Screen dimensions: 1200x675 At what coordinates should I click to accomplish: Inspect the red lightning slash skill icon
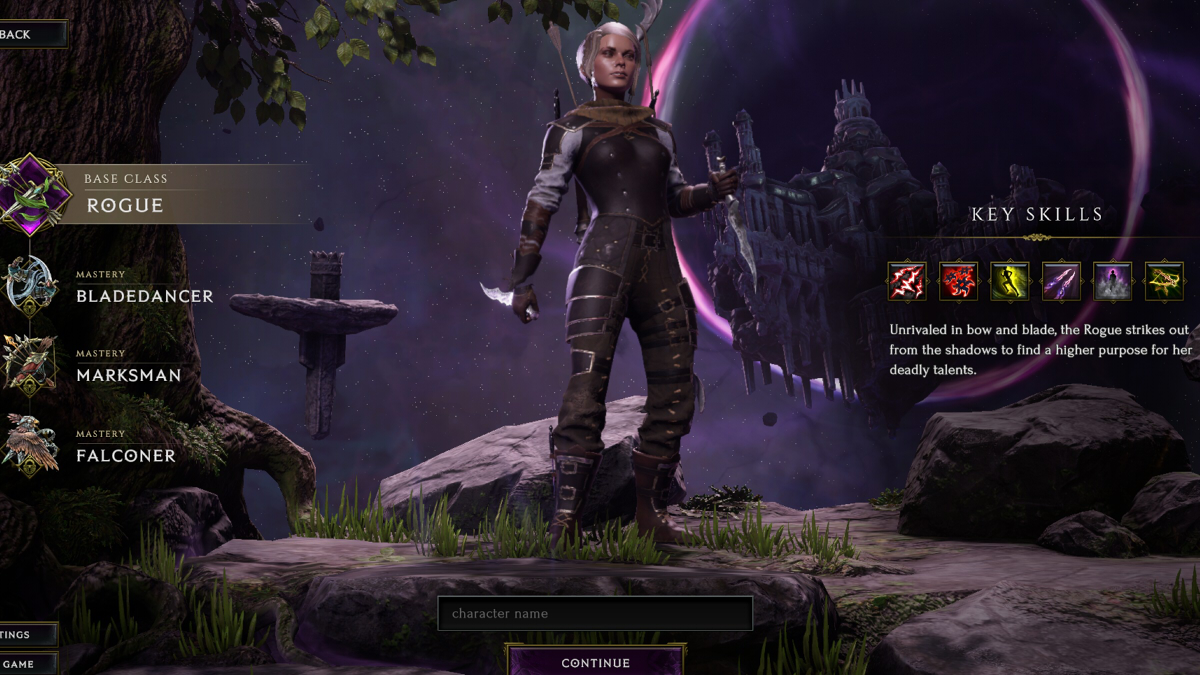point(907,282)
